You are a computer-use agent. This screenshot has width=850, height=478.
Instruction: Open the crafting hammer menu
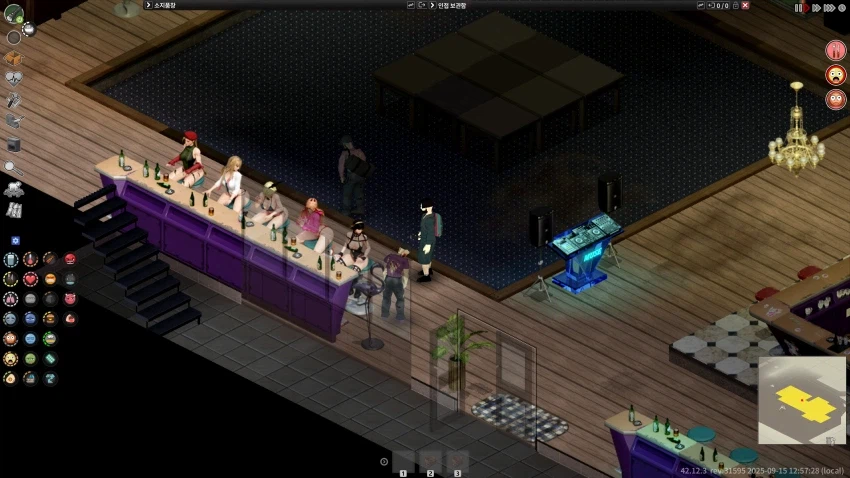[x=14, y=100]
